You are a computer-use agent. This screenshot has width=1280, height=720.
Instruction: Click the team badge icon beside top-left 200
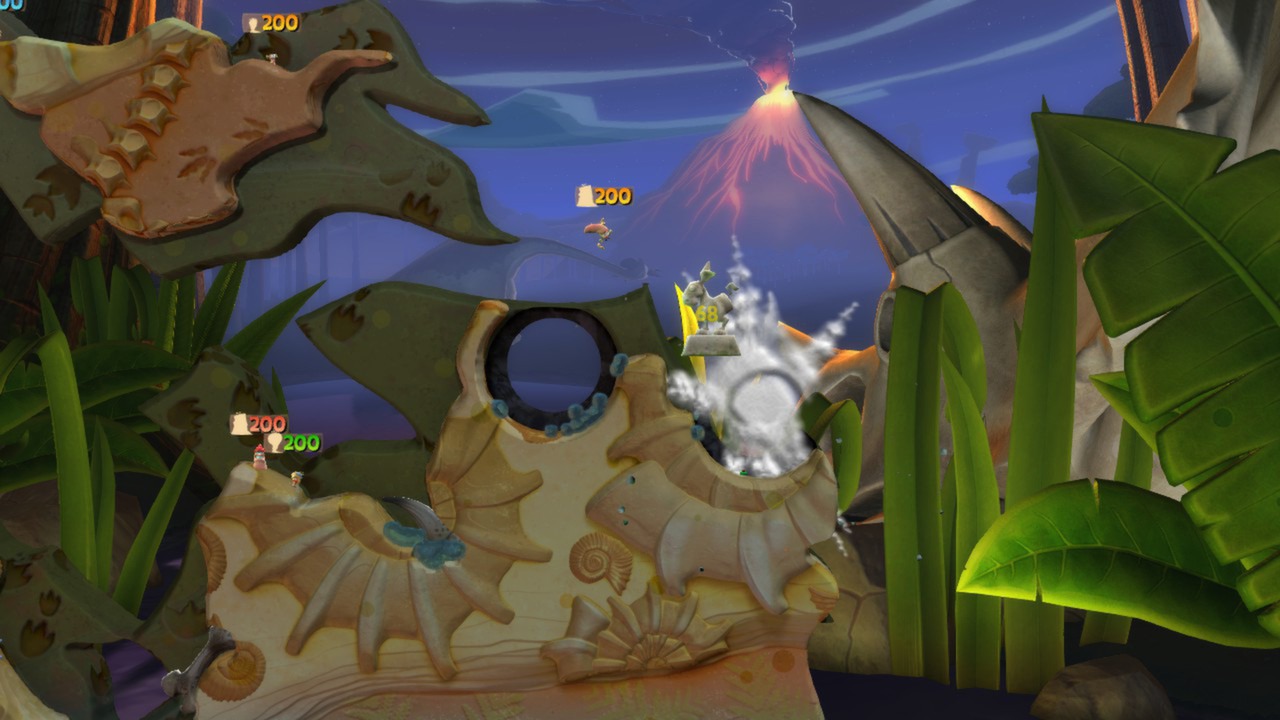[254, 24]
